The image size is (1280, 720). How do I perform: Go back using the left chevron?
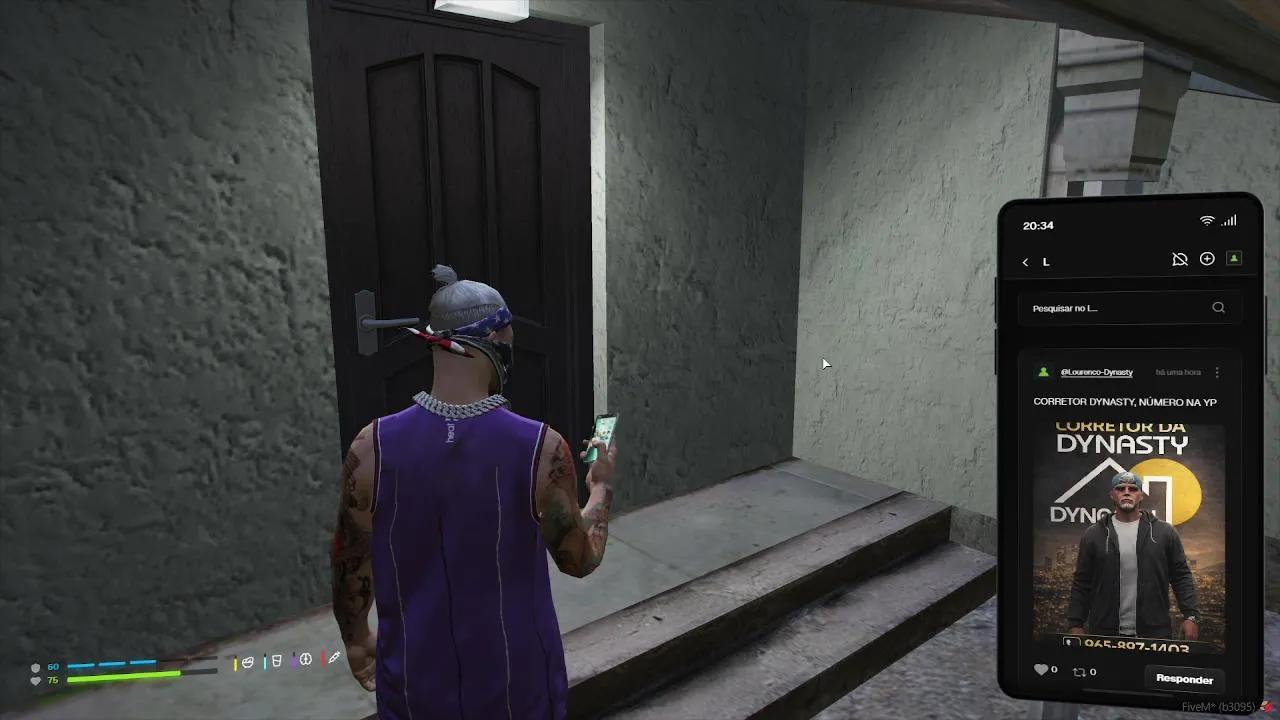[1024, 261]
